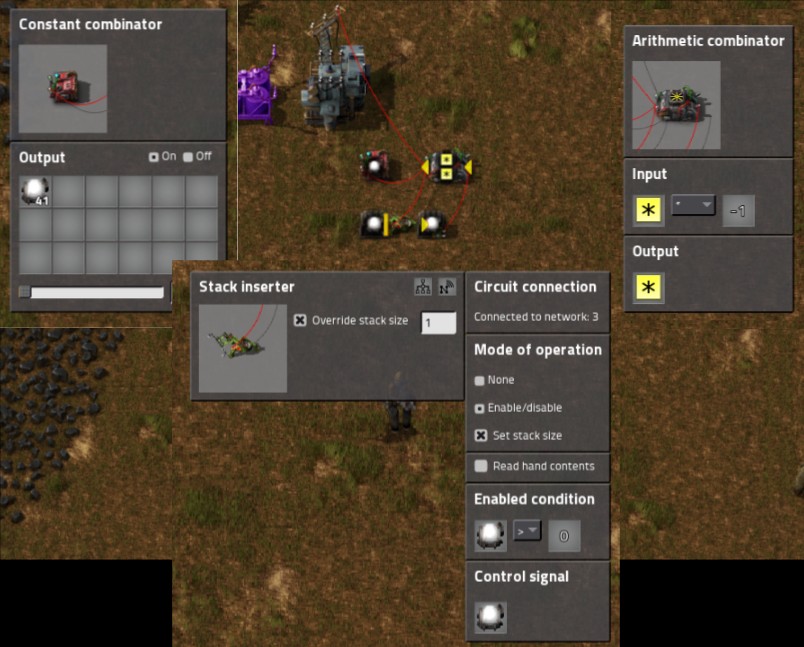Toggle Override stack size checkbox
Image resolution: width=804 pixels, height=647 pixels.
coord(300,321)
